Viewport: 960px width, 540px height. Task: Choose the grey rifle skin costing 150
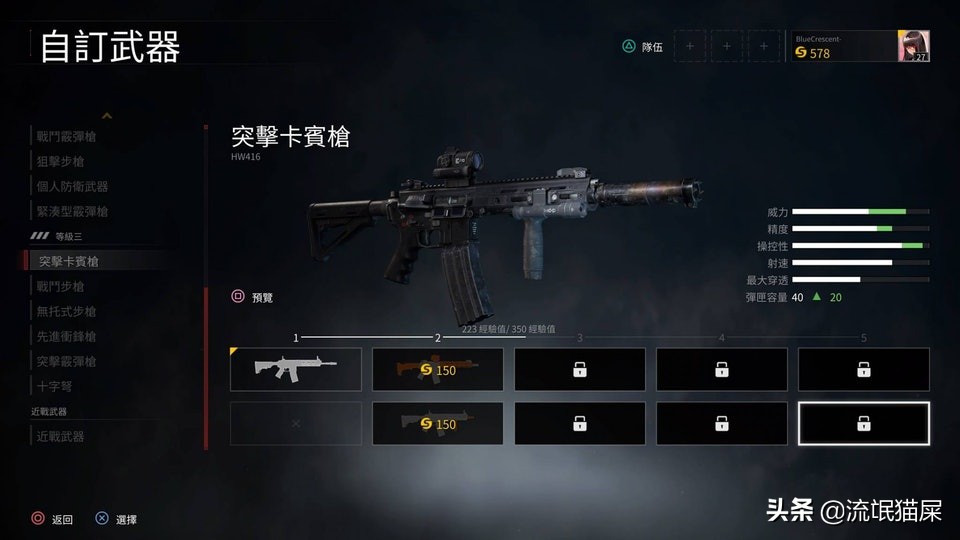coord(438,423)
